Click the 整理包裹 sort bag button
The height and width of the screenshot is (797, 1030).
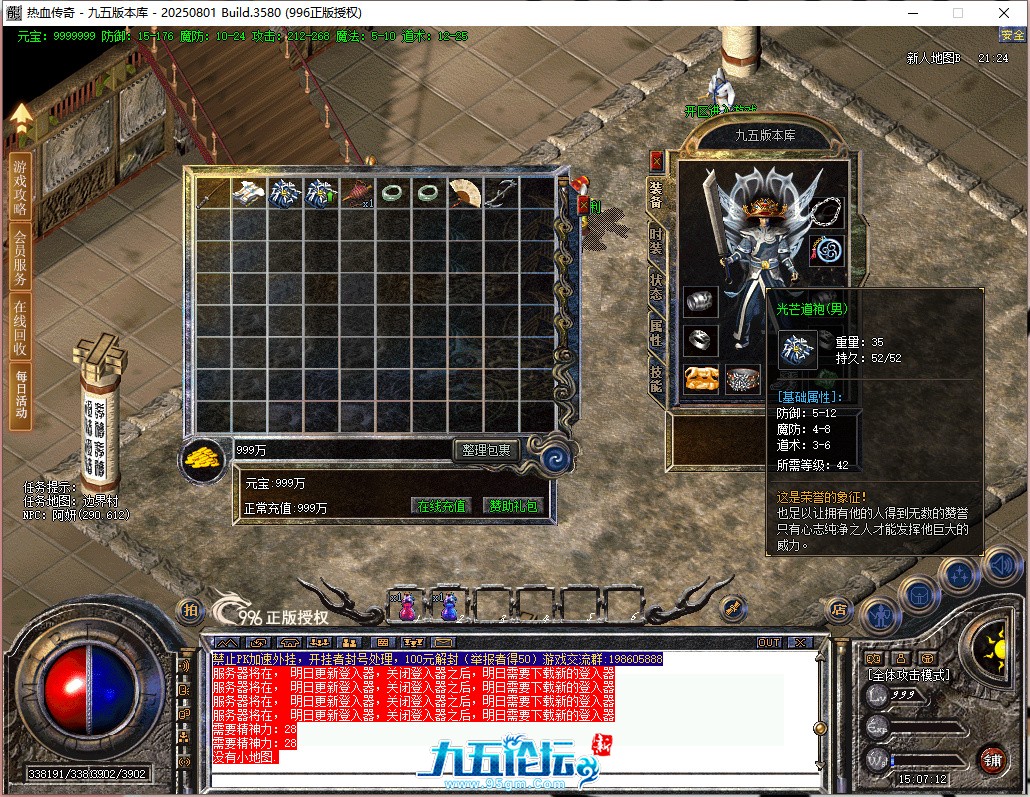(x=486, y=451)
